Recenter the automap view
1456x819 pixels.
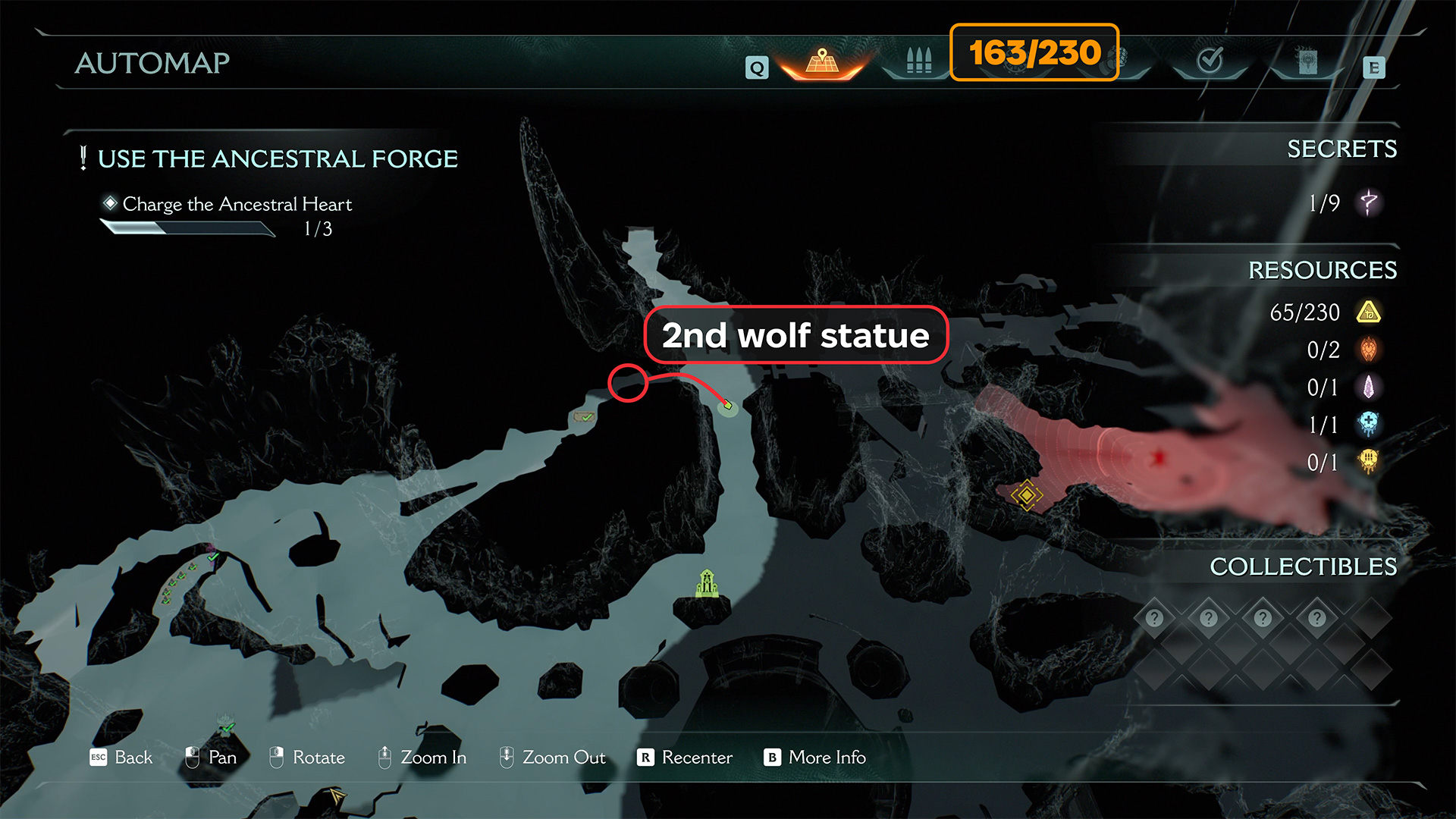[686, 757]
